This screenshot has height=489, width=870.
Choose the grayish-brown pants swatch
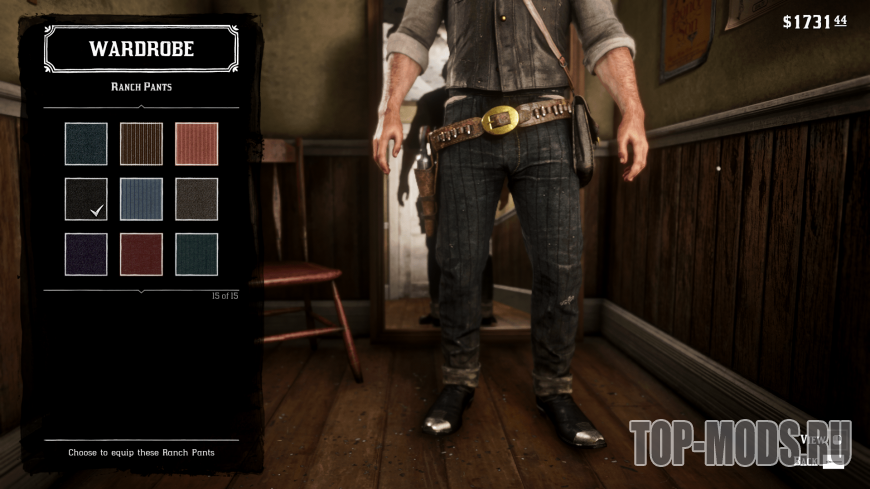click(x=196, y=198)
